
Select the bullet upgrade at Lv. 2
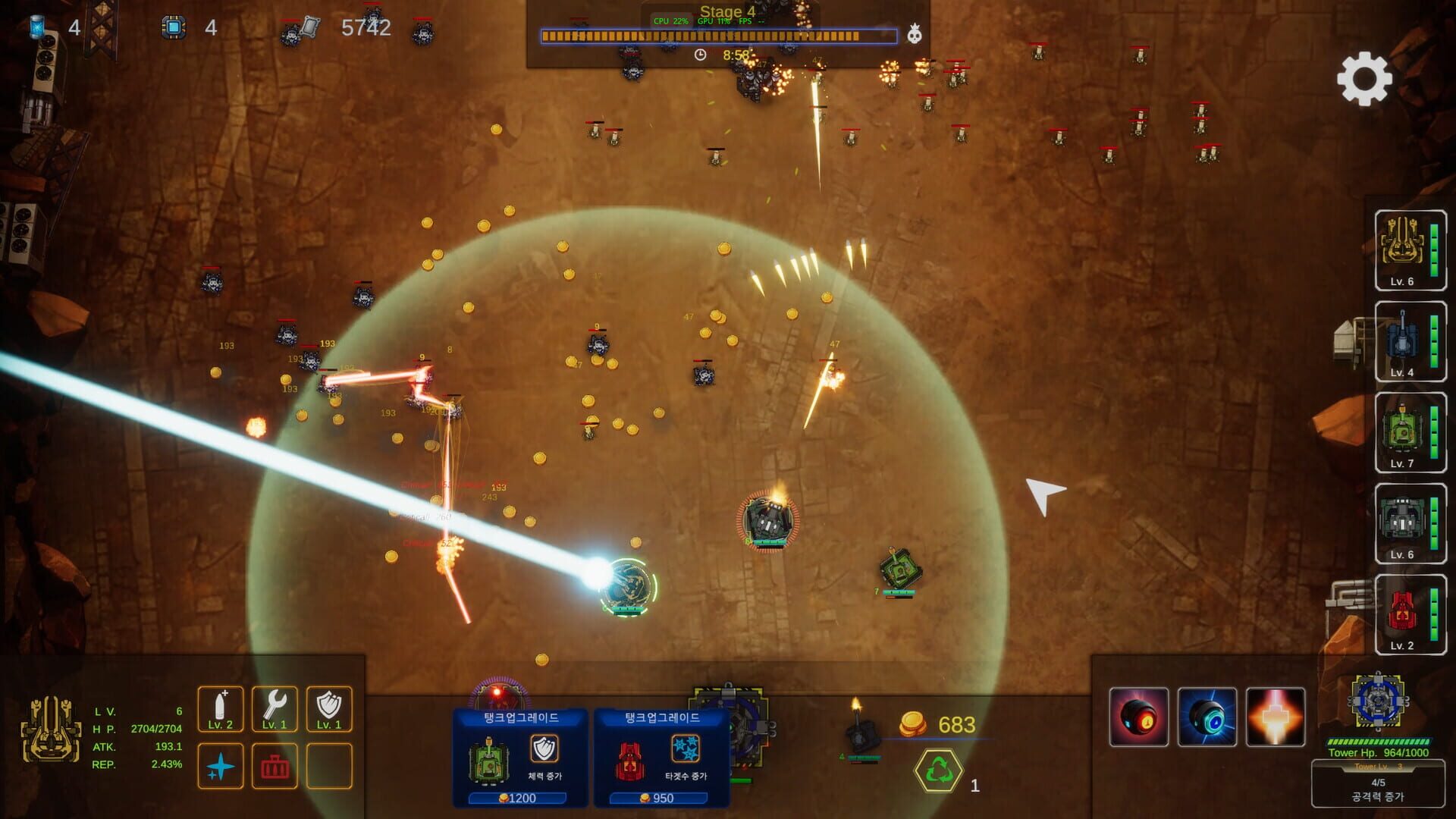(221, 709)
